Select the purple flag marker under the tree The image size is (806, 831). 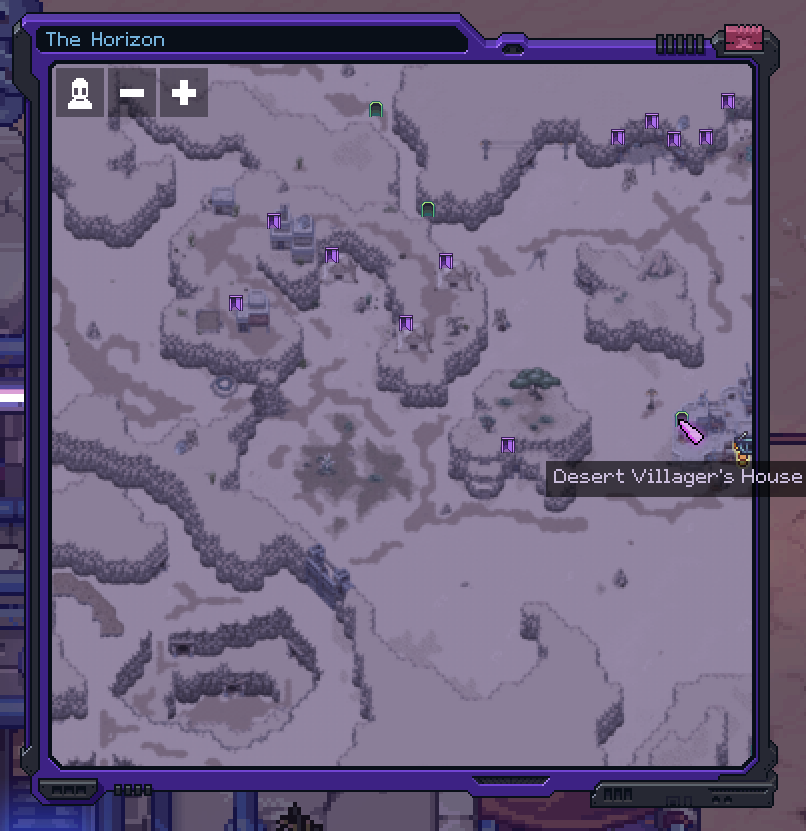coord(508,445)
